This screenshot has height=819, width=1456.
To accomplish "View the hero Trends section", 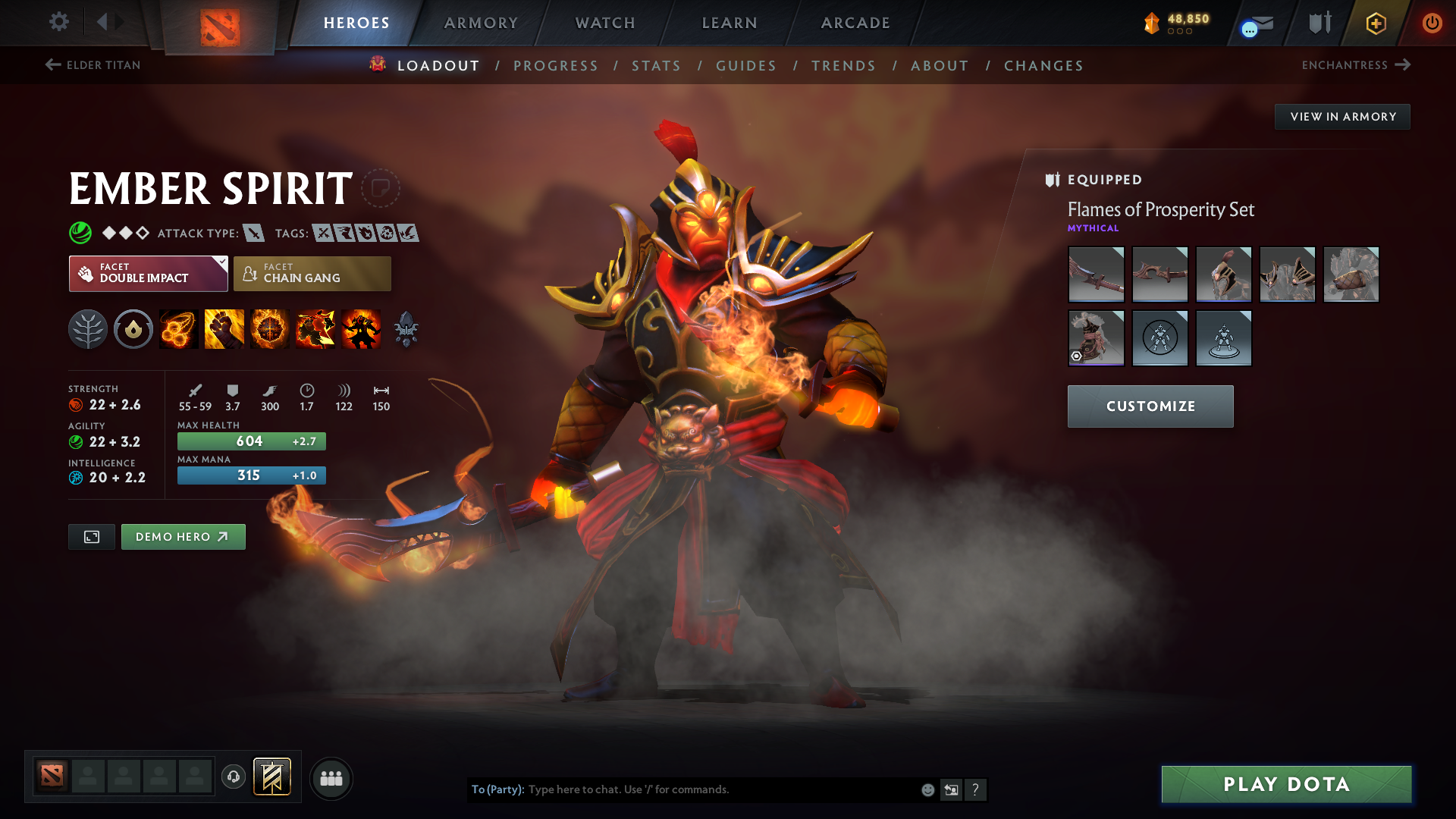I will (843, 66).
